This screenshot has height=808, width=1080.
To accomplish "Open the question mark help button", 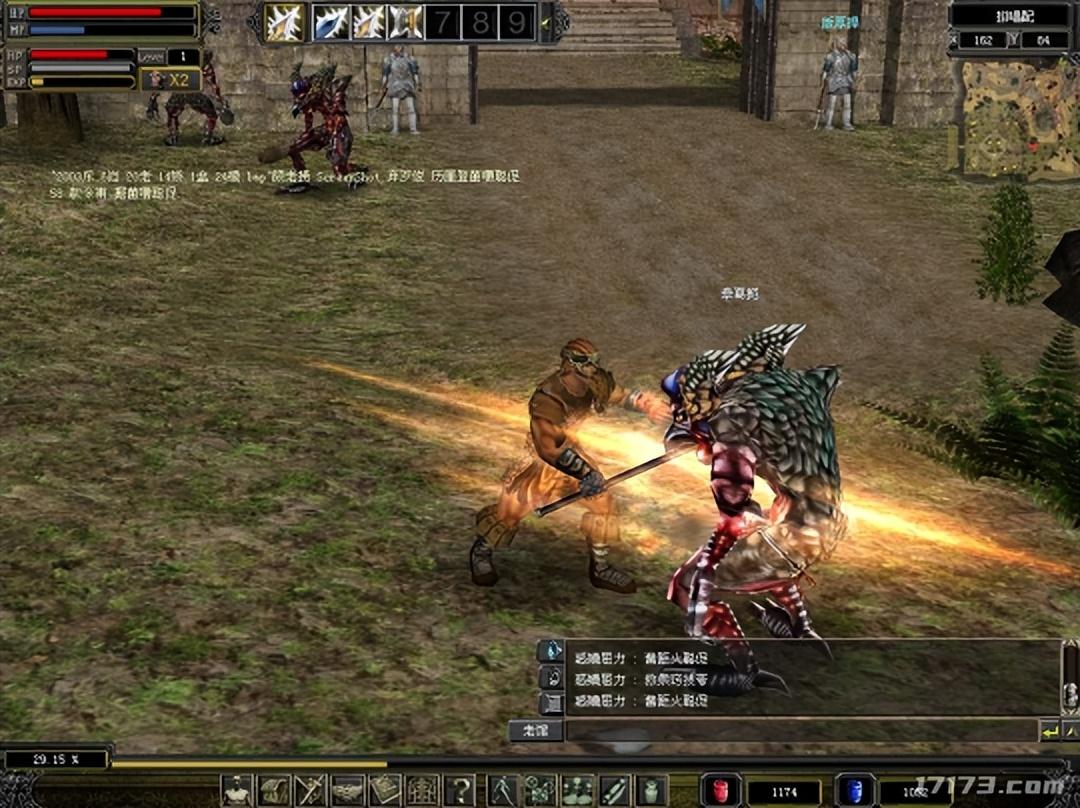I will 460,790.
